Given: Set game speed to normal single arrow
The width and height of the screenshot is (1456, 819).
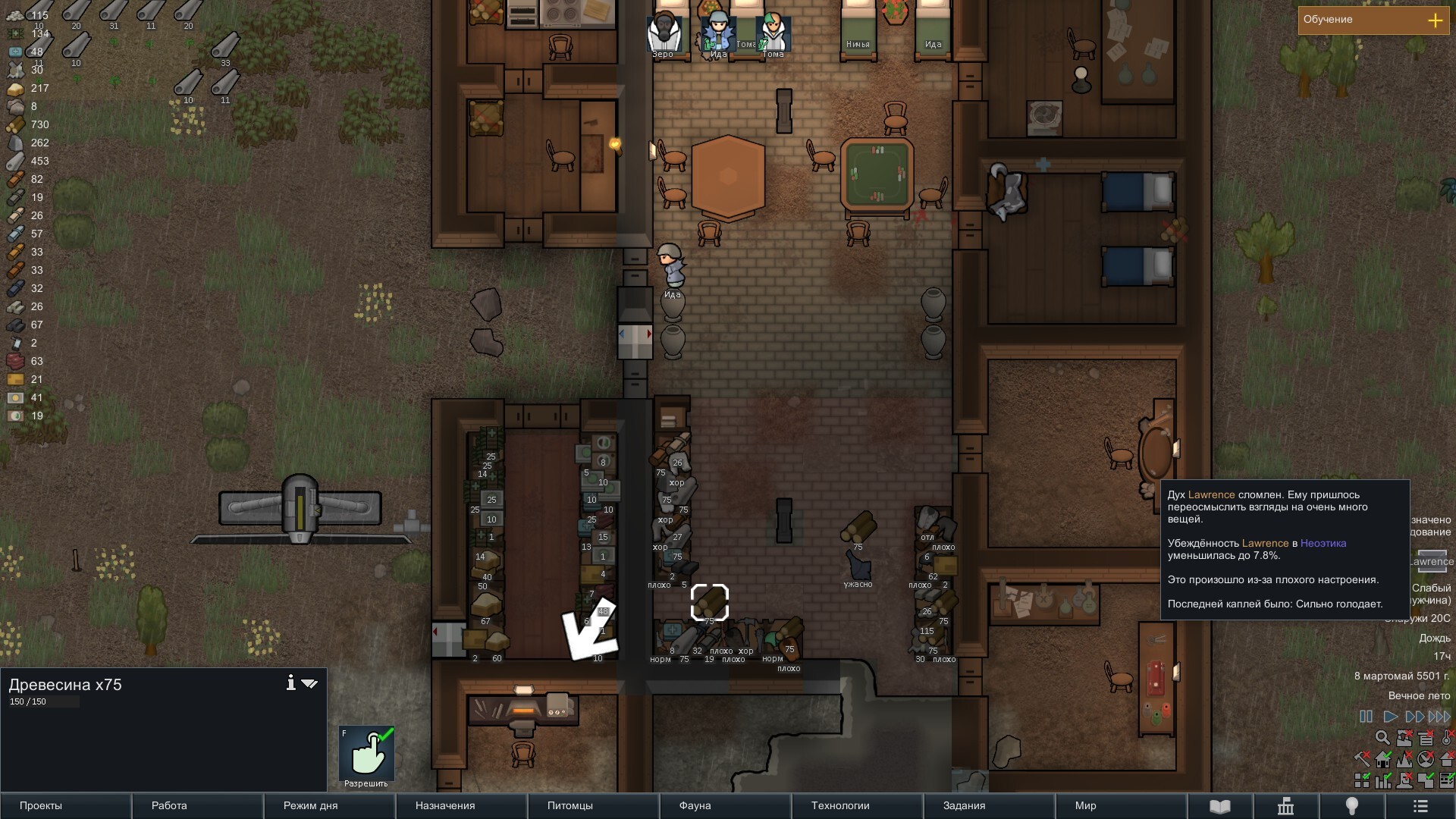Looking at the screenshot, I should pos(1390,716).
